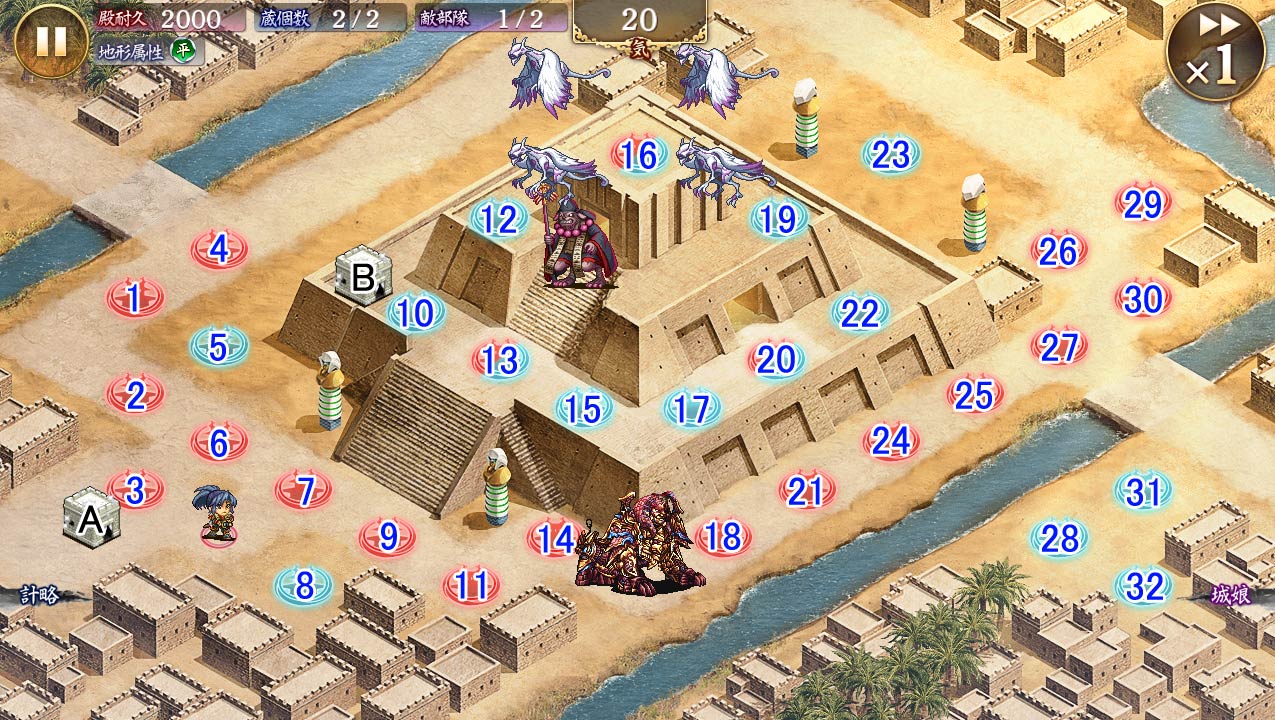Pause the battle
Viewport: 1275px width, 720px height.
51,41
